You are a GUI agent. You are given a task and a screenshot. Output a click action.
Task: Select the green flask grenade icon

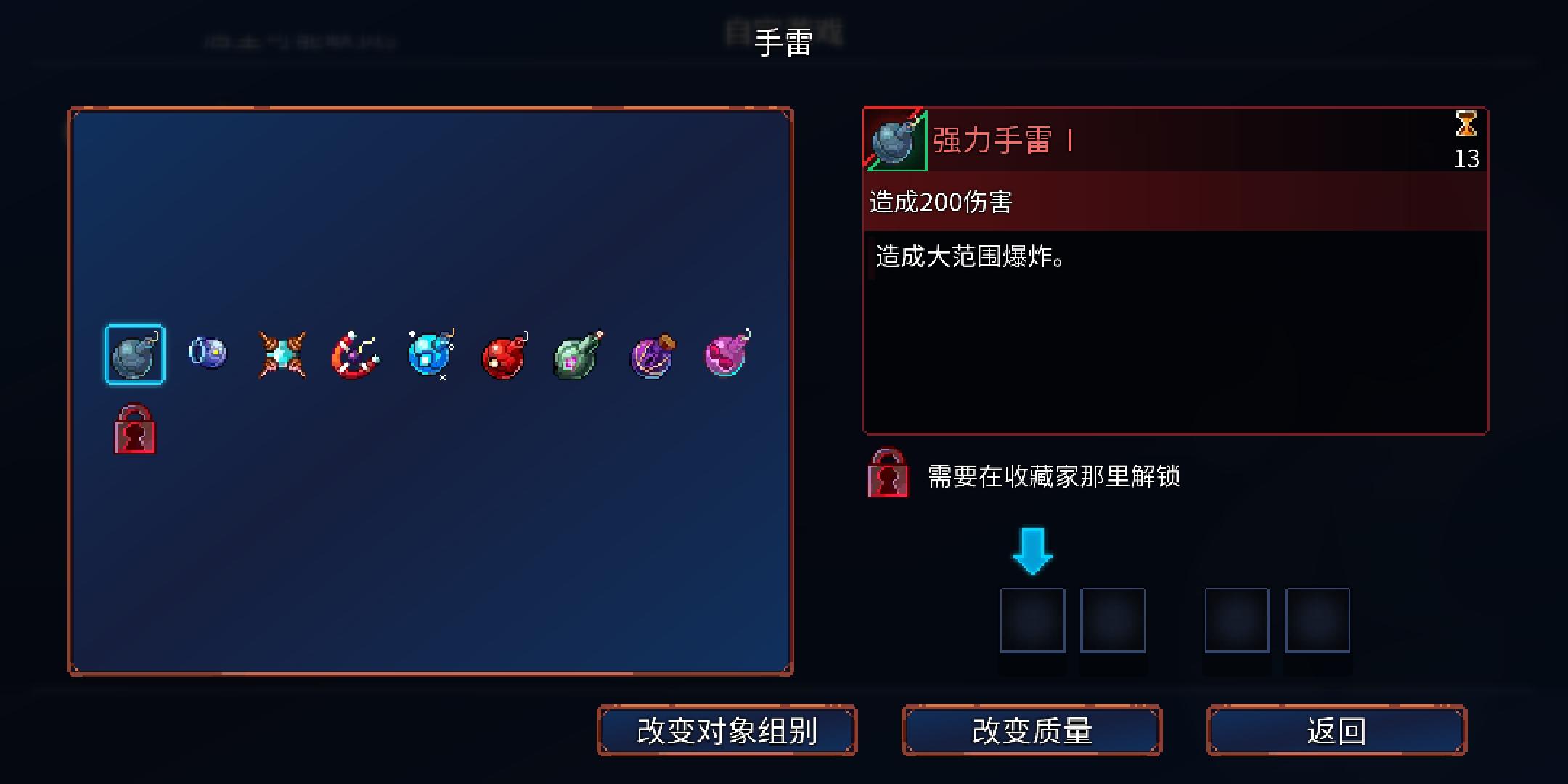pos(577,355)
